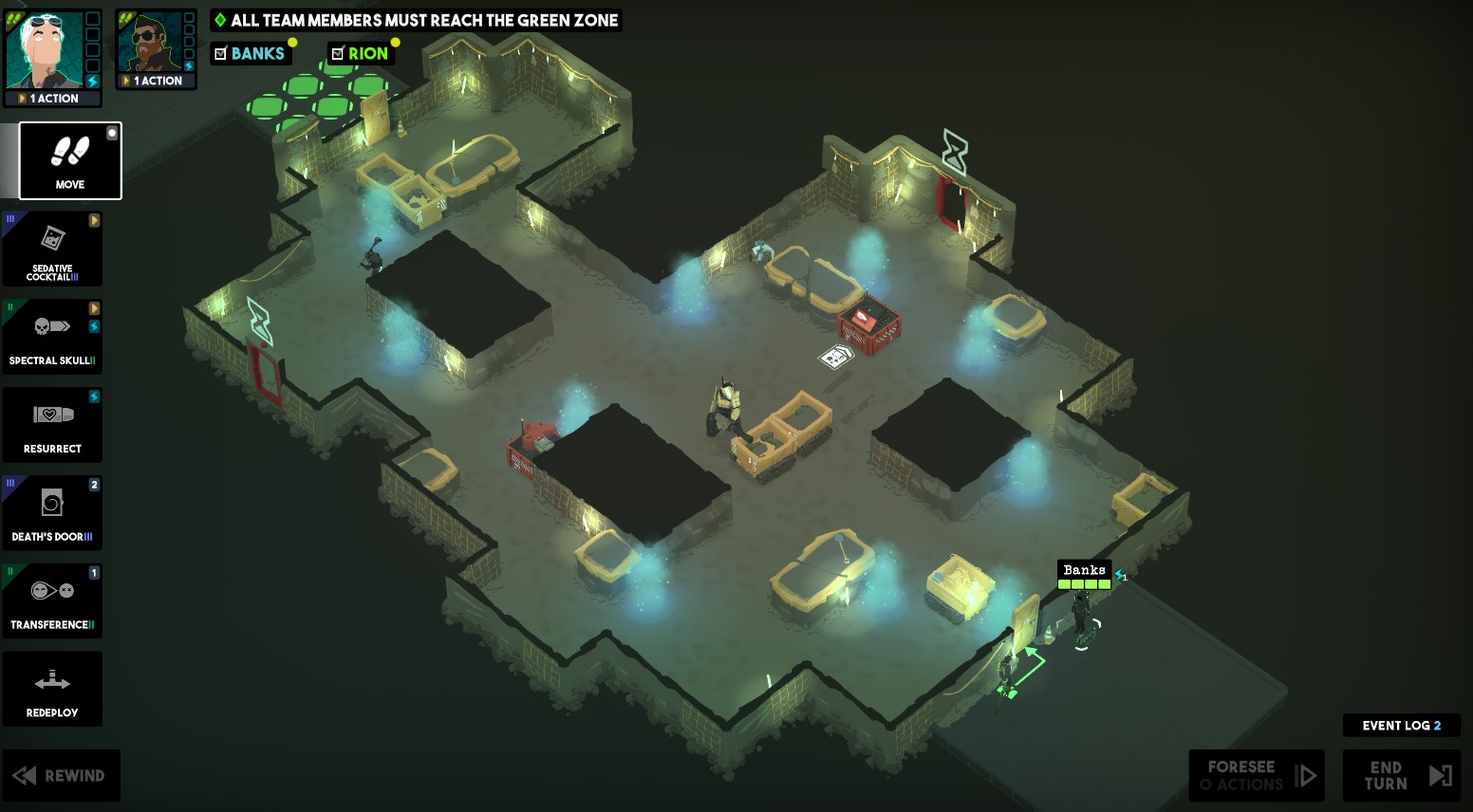
Task: Expand the Sedative Cocktail detail arrow
Action: pos(94,219)
